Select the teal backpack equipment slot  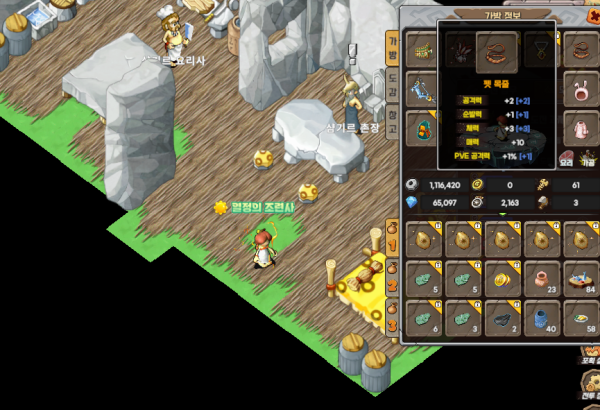pyautogui.click(x=420, y=128)
